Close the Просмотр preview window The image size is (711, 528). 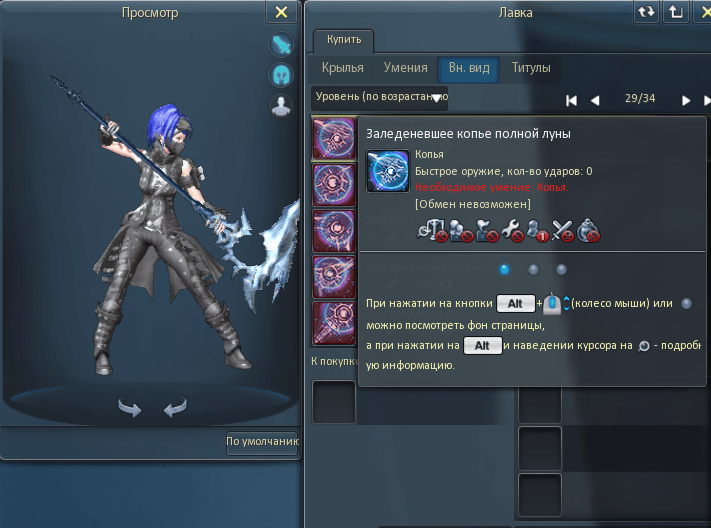click(x=281, y=12)
